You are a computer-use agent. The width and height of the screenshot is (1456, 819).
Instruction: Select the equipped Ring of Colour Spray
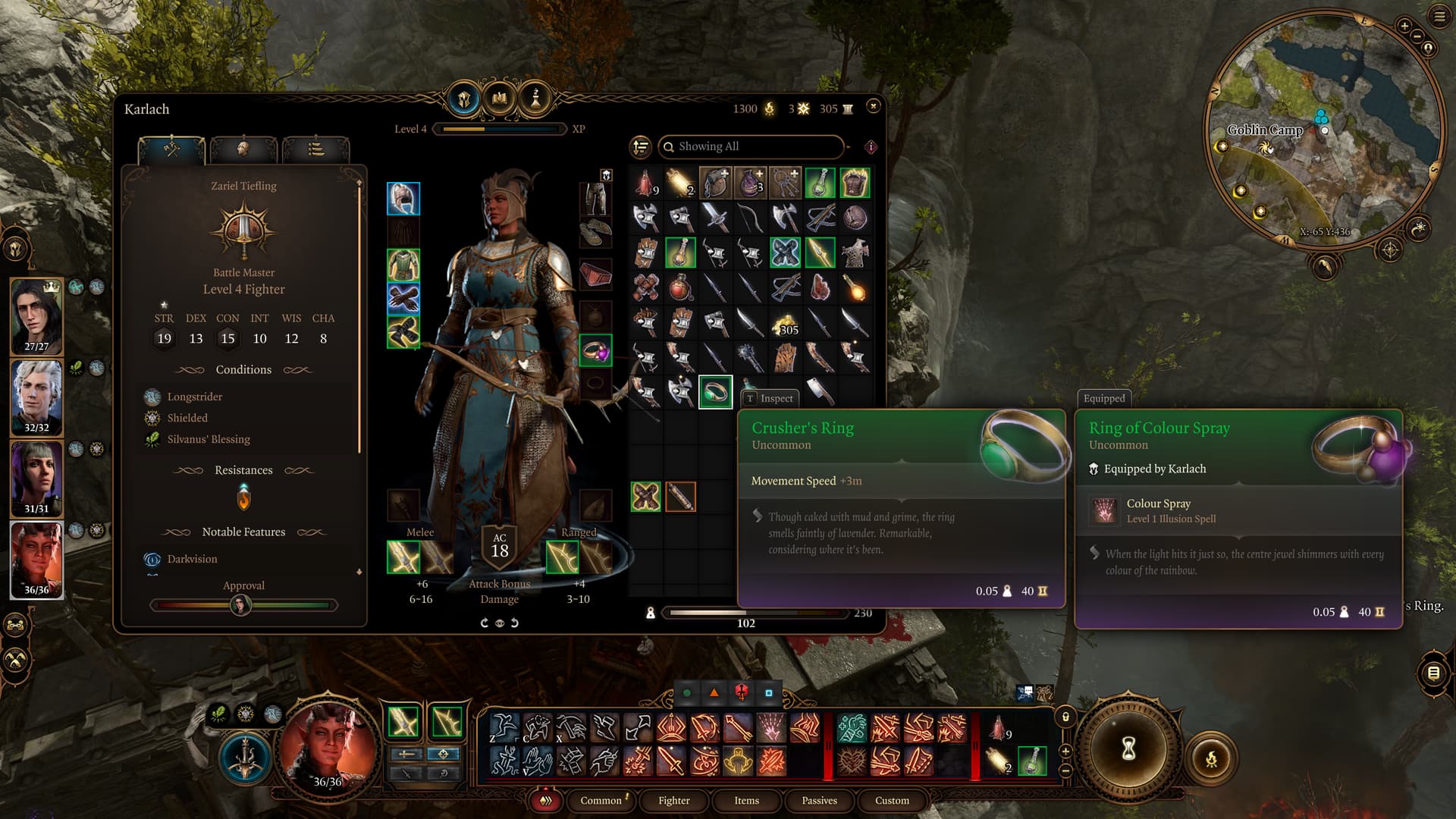point(595,351)
